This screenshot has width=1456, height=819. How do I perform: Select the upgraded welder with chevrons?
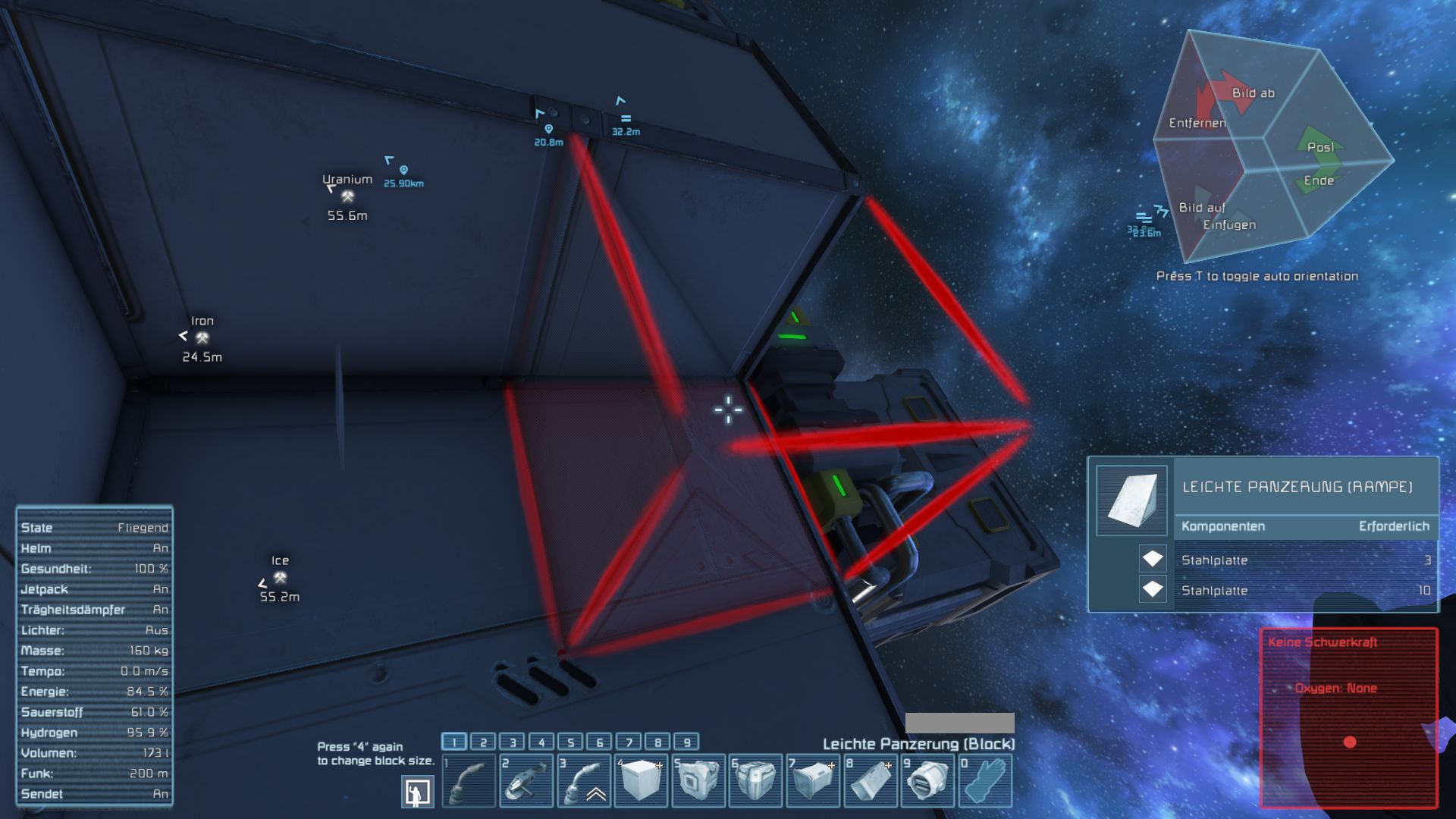pyautogui.click(x=583, y=780)
